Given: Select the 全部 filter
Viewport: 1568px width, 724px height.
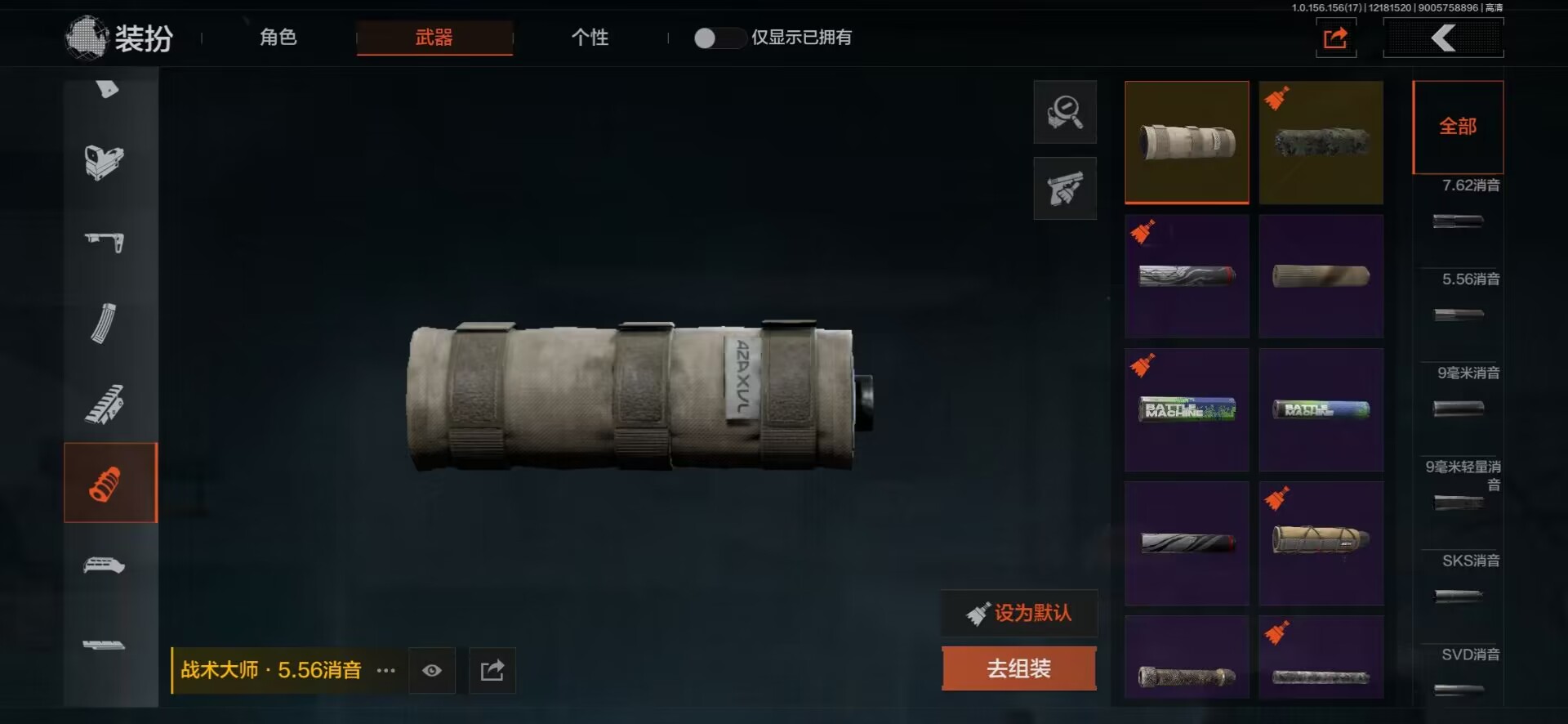Looking at the screenshot, I should click(1458, 127).
